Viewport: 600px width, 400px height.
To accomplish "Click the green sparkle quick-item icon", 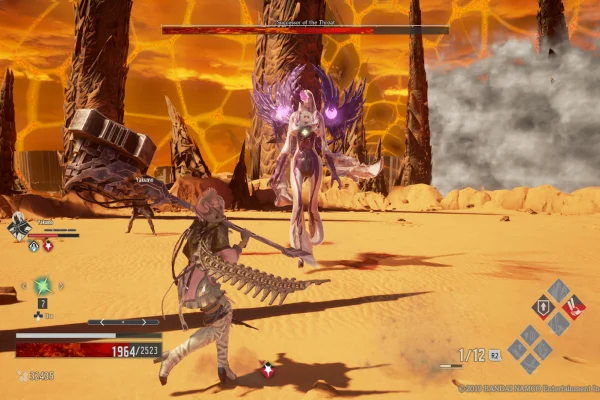I will coord(42,286).
